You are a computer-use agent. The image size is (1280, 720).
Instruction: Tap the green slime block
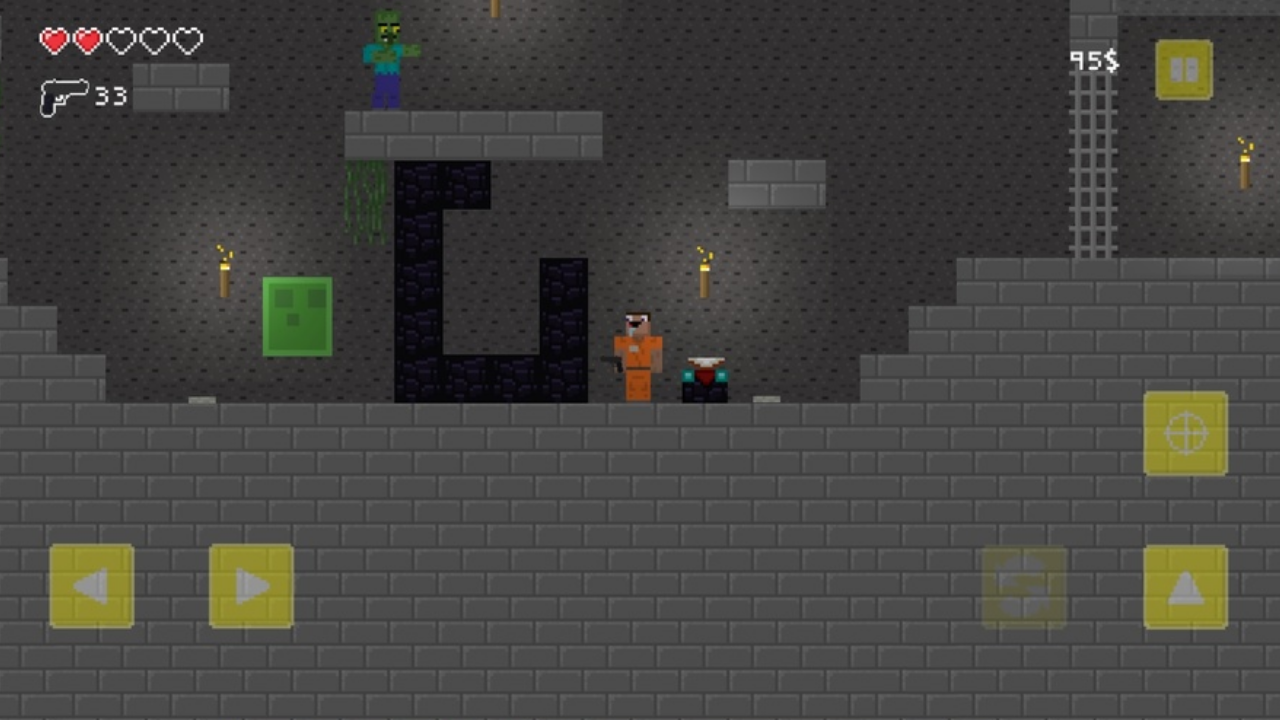[x=297, y=316]
